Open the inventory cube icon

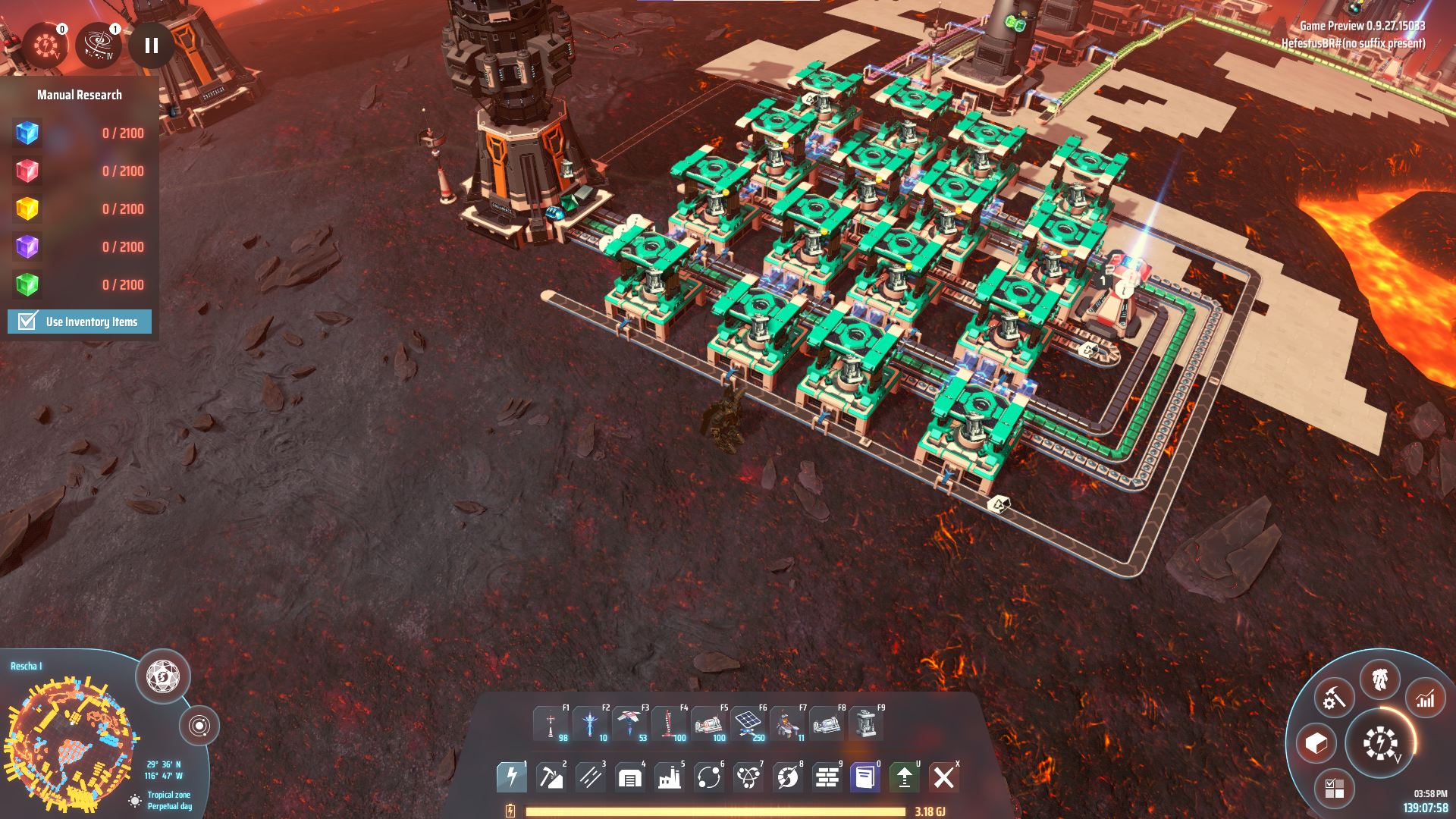point(1316,743)
